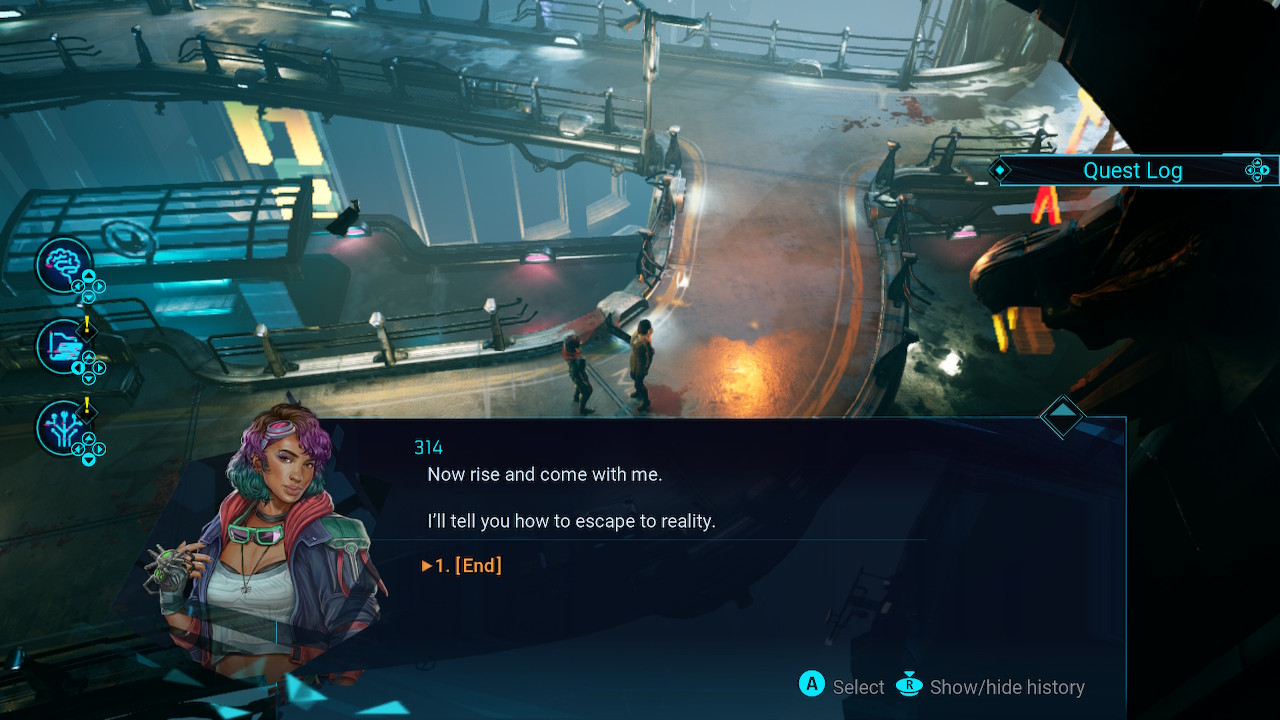Open the brain icon menu
Viewport: 1280px width, 720px height.
point(63,264)
